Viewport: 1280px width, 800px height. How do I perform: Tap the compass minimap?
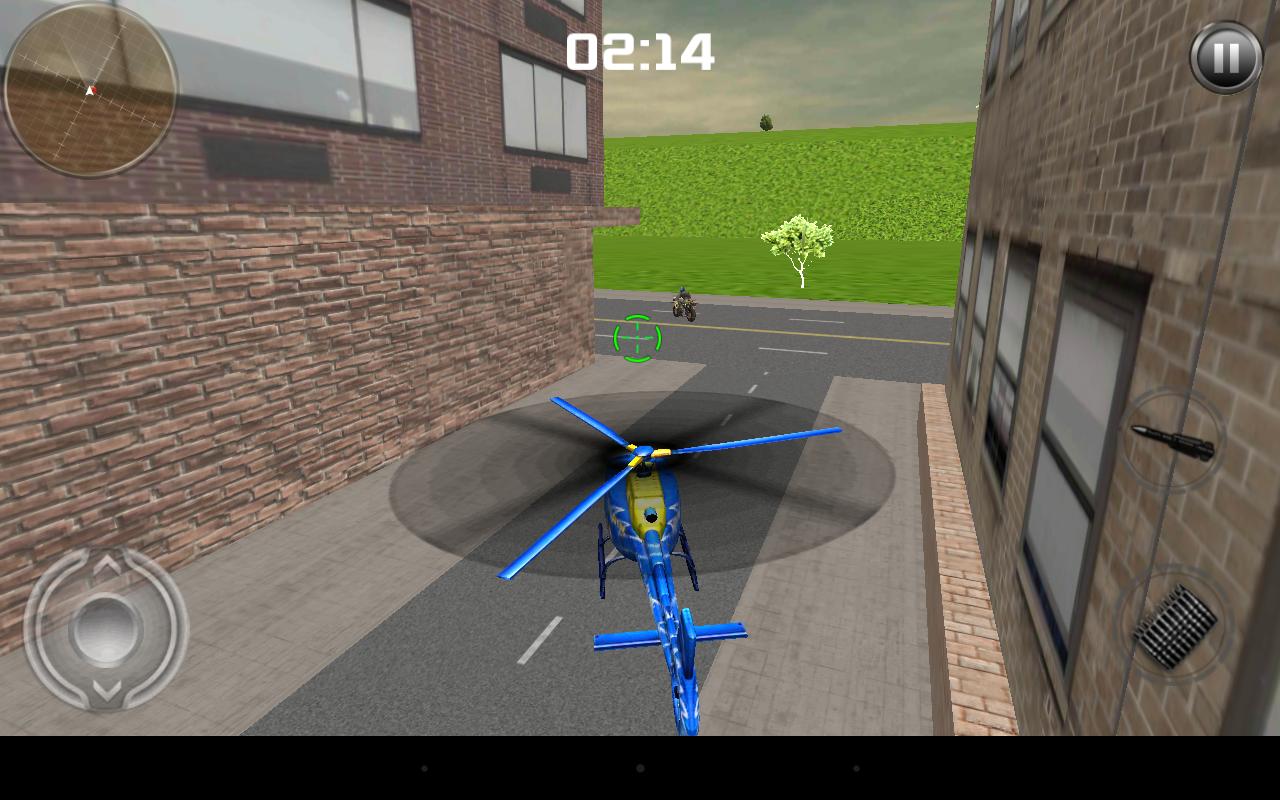click(92, 90)
